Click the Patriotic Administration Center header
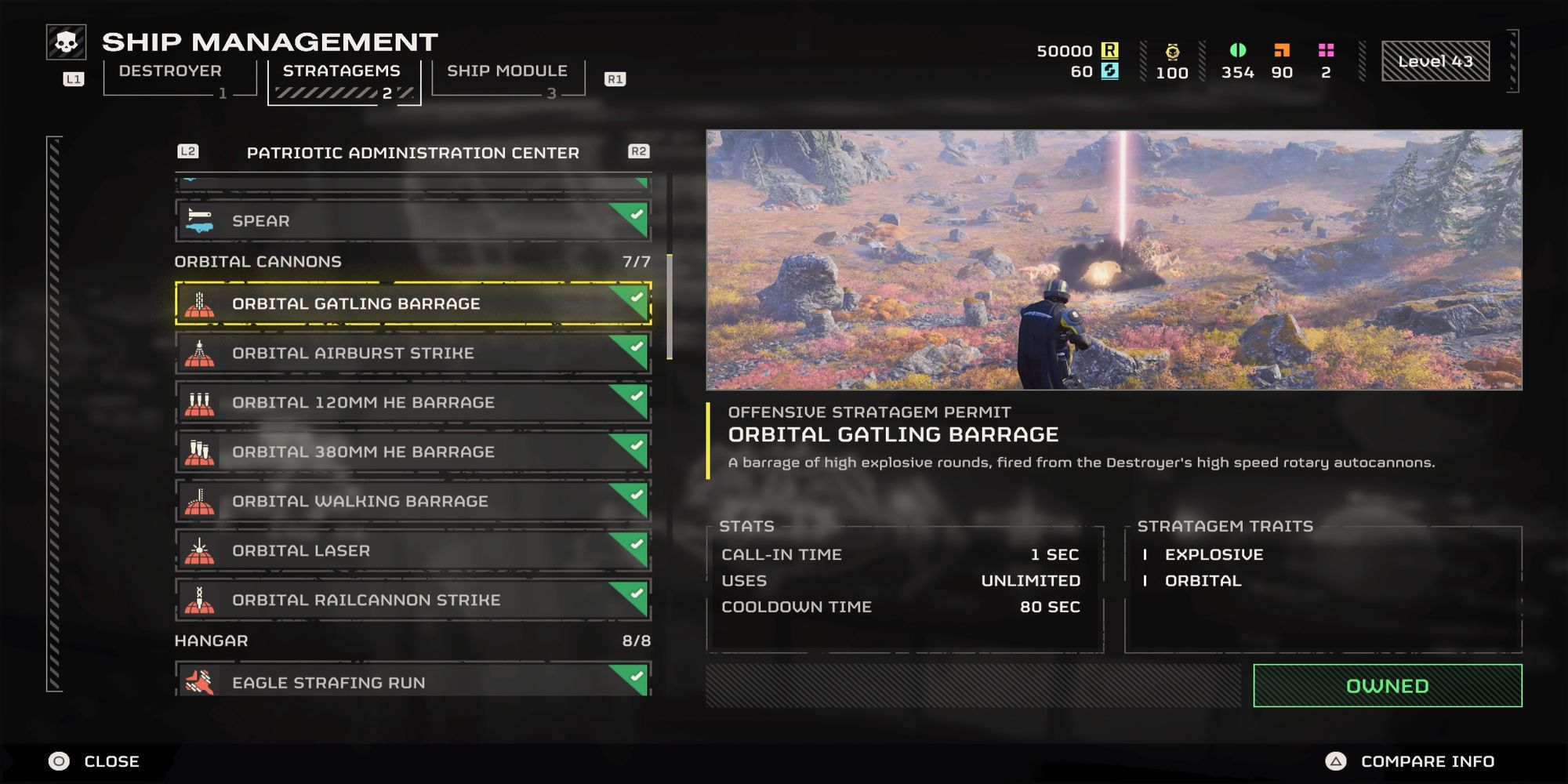The image size is (1568, 784). click(x=412, y=153)
